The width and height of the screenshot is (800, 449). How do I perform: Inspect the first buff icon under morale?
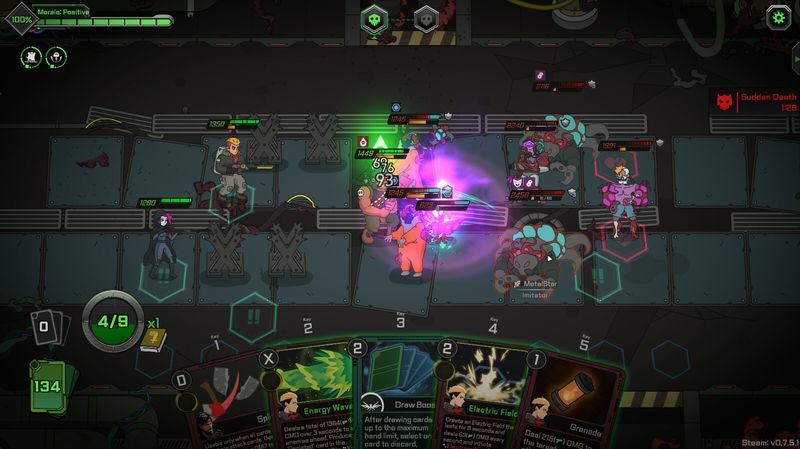coord(30,56)
